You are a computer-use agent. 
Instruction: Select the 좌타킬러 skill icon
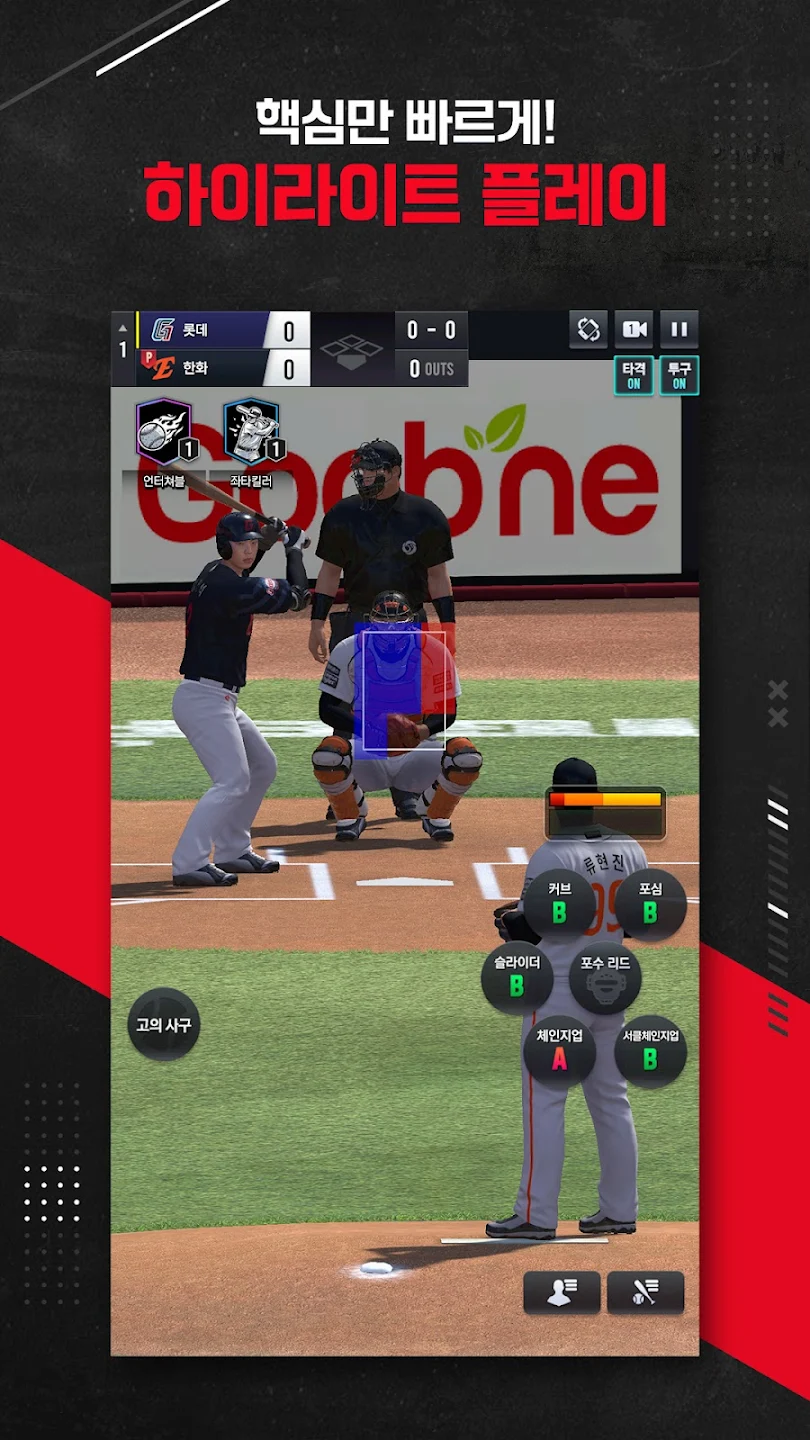pyautogui.click(x=251, y=433)
